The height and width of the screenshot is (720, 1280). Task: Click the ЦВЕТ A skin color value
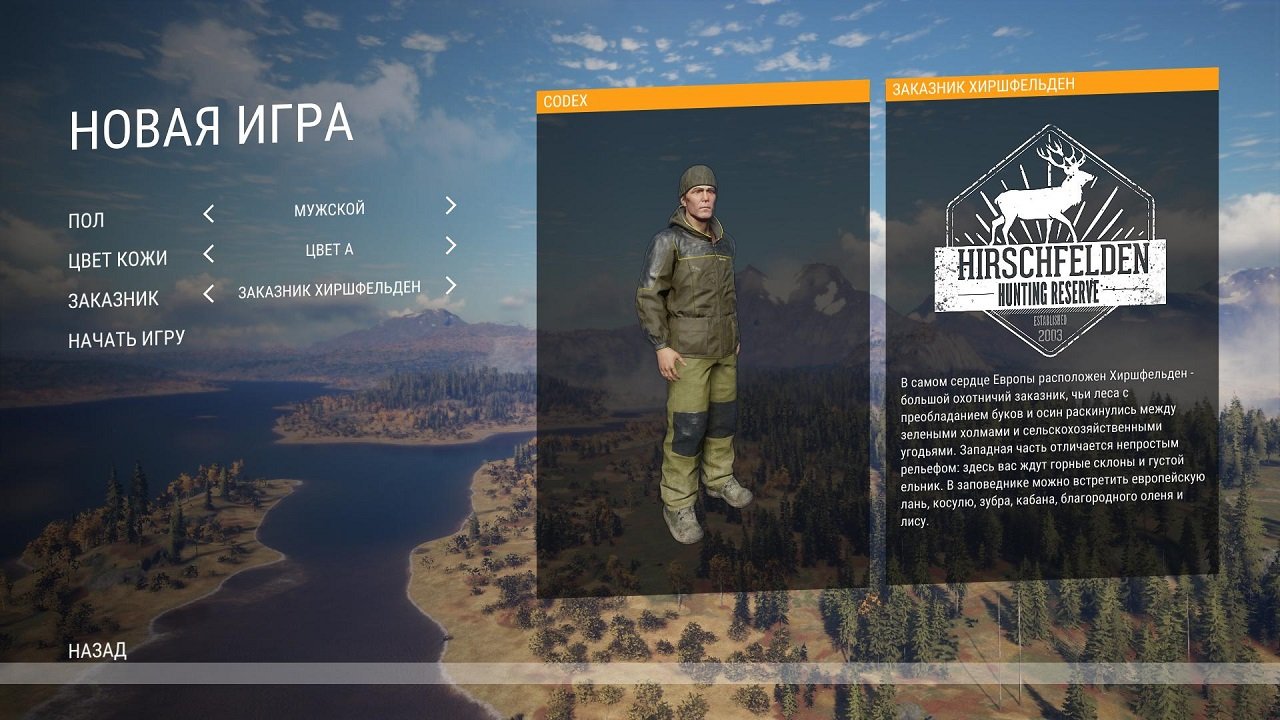[x=331, y=249]
